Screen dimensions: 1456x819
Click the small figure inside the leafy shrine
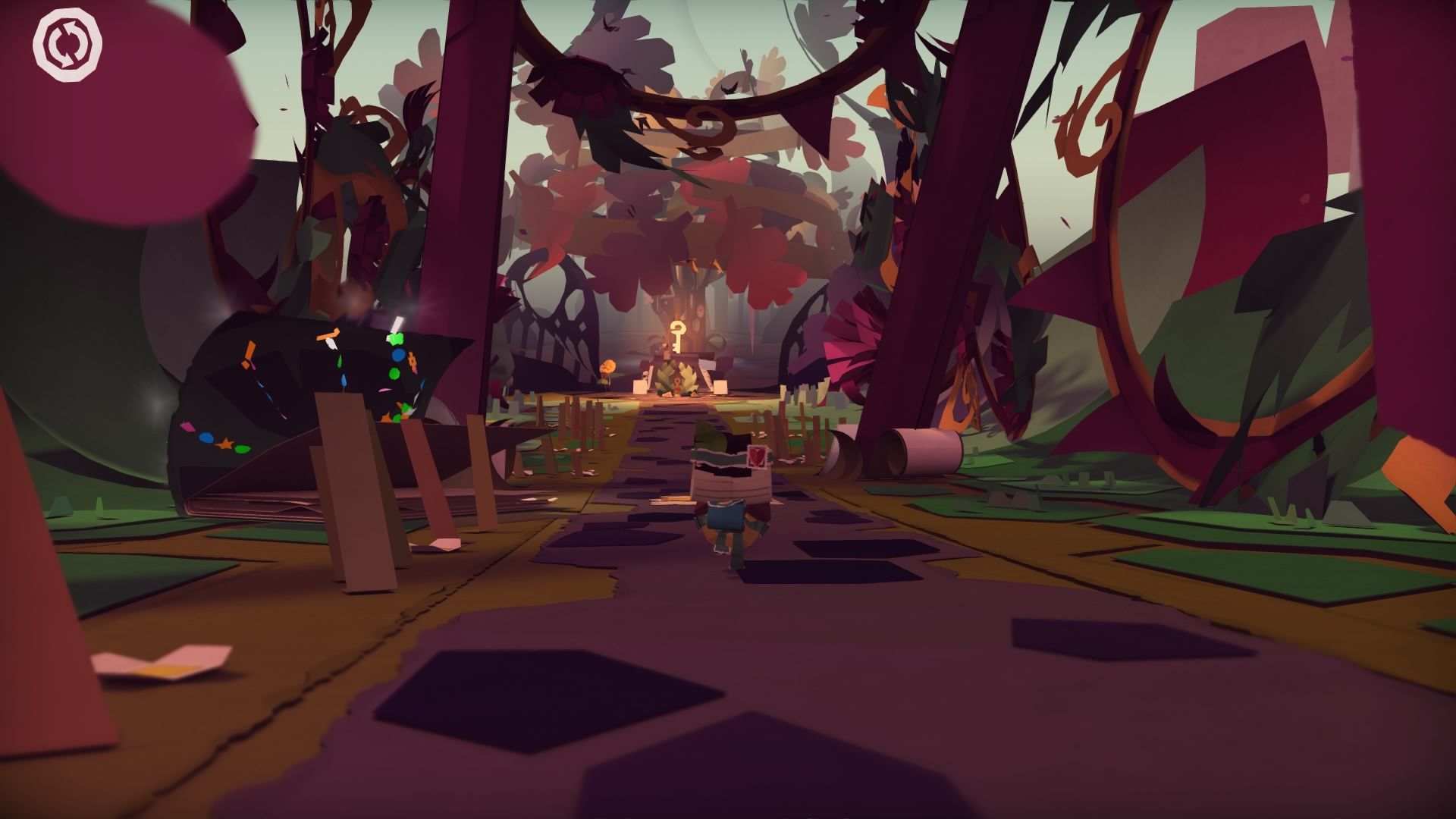[x=677, y=384]
